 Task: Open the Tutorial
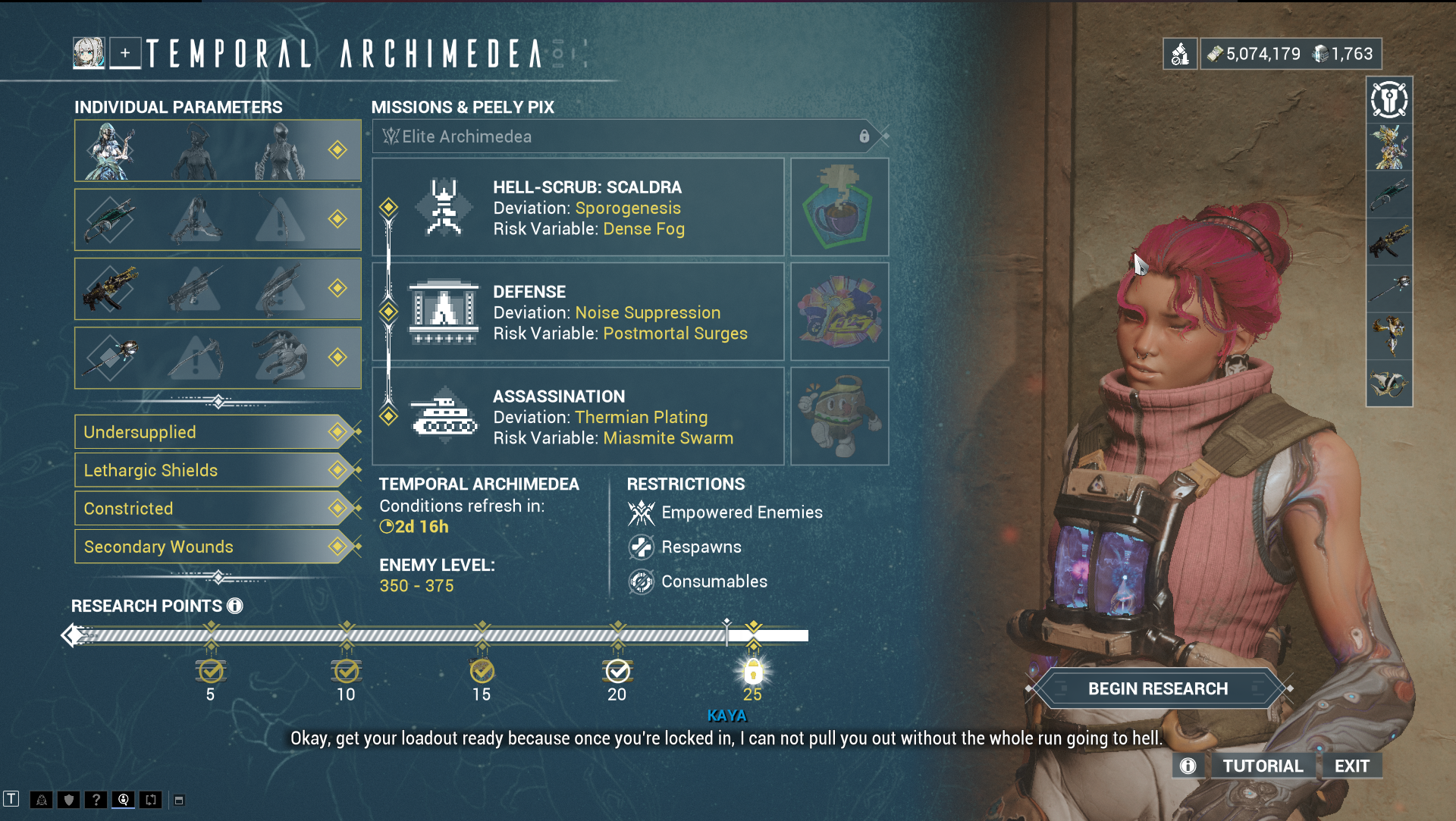coord(1263,766)
